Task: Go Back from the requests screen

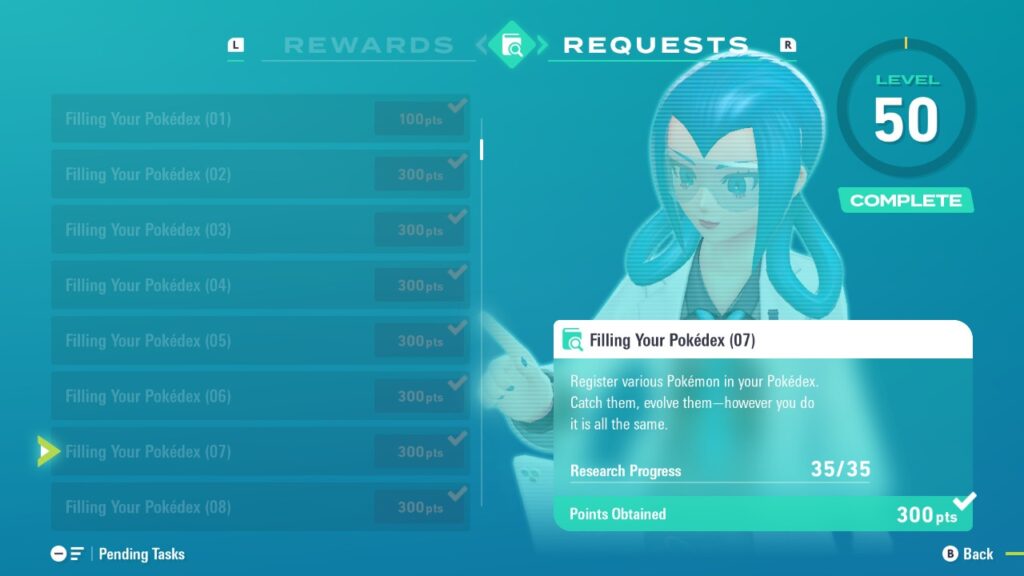Action: [x=968, y=554]
